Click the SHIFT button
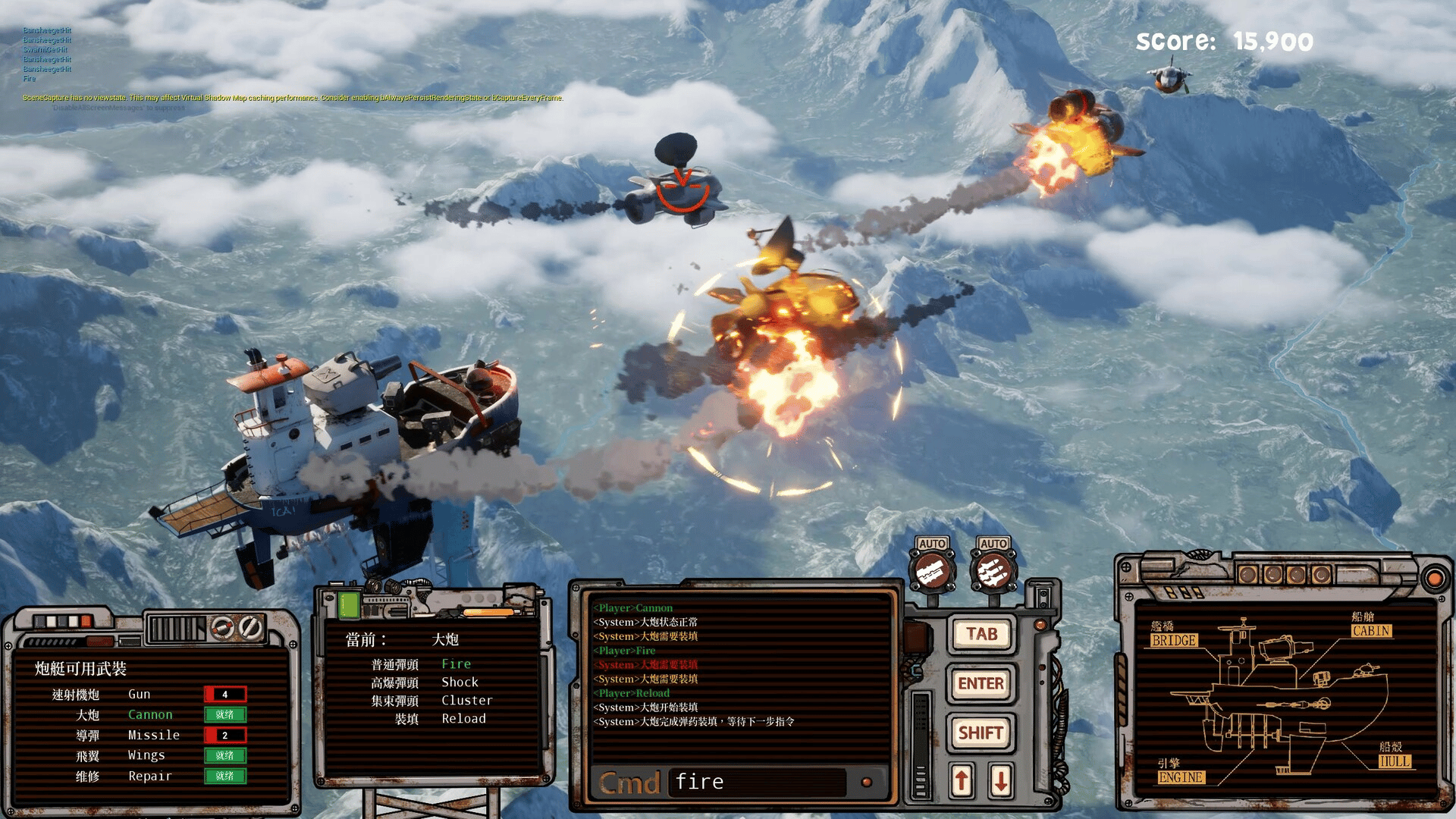The height and width of the screenshot is (819, 1456). pos(981,733)
